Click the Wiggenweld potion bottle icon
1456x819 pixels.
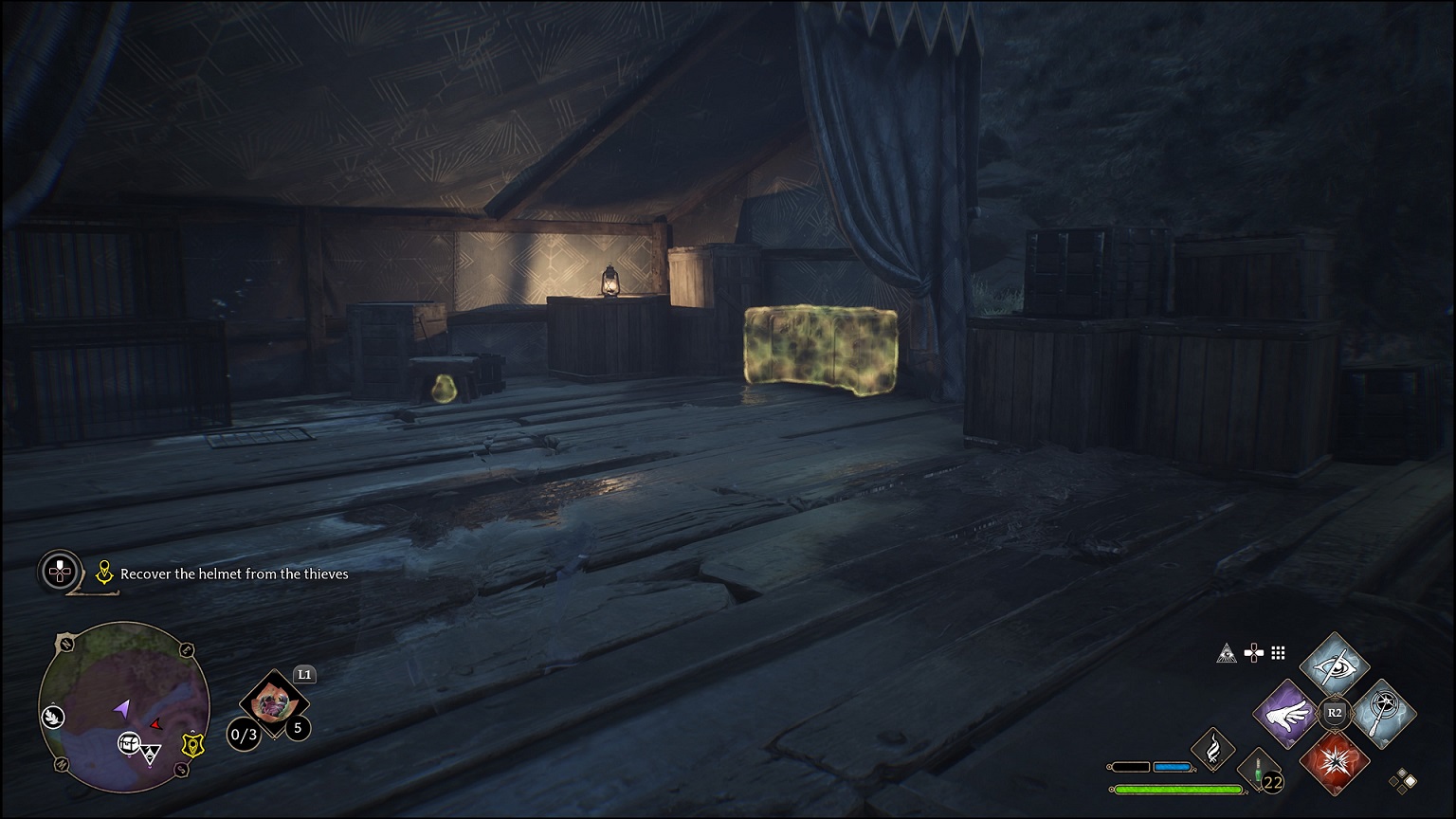coord(1257,768)
